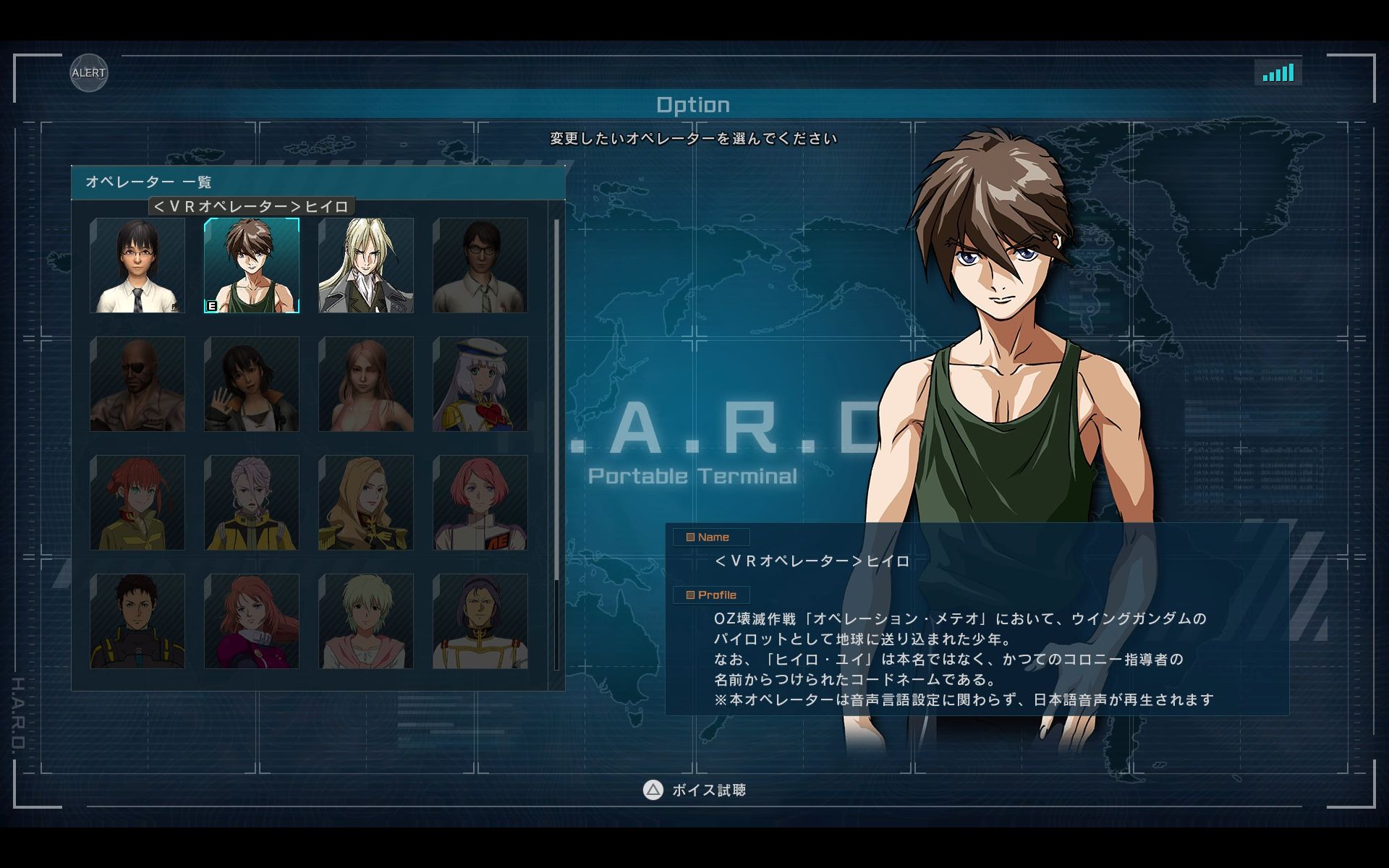Choose the white-haired girl with sailor cap

[x=480, y=384]
